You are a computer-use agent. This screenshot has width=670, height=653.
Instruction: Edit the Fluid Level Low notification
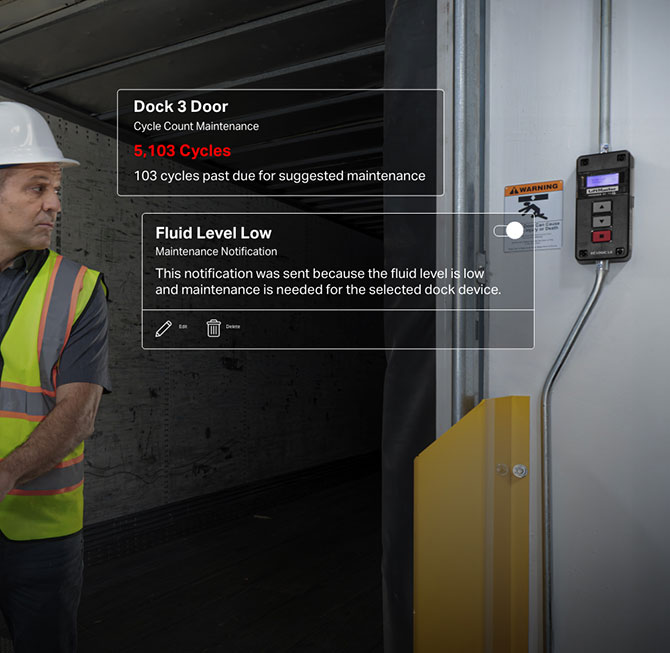click(x=165, y=328)
